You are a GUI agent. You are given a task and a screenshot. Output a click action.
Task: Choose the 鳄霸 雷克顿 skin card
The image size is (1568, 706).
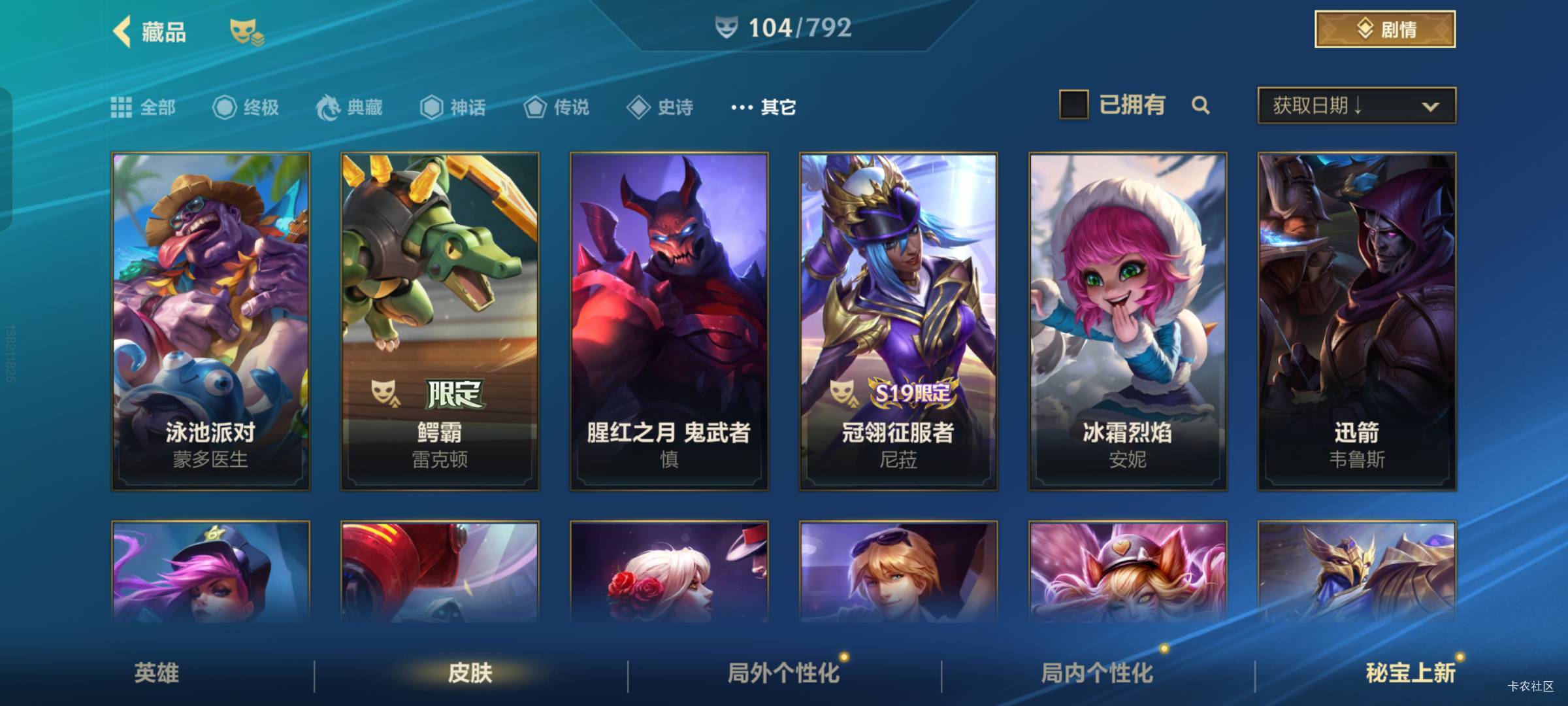[x=440, y=321]
